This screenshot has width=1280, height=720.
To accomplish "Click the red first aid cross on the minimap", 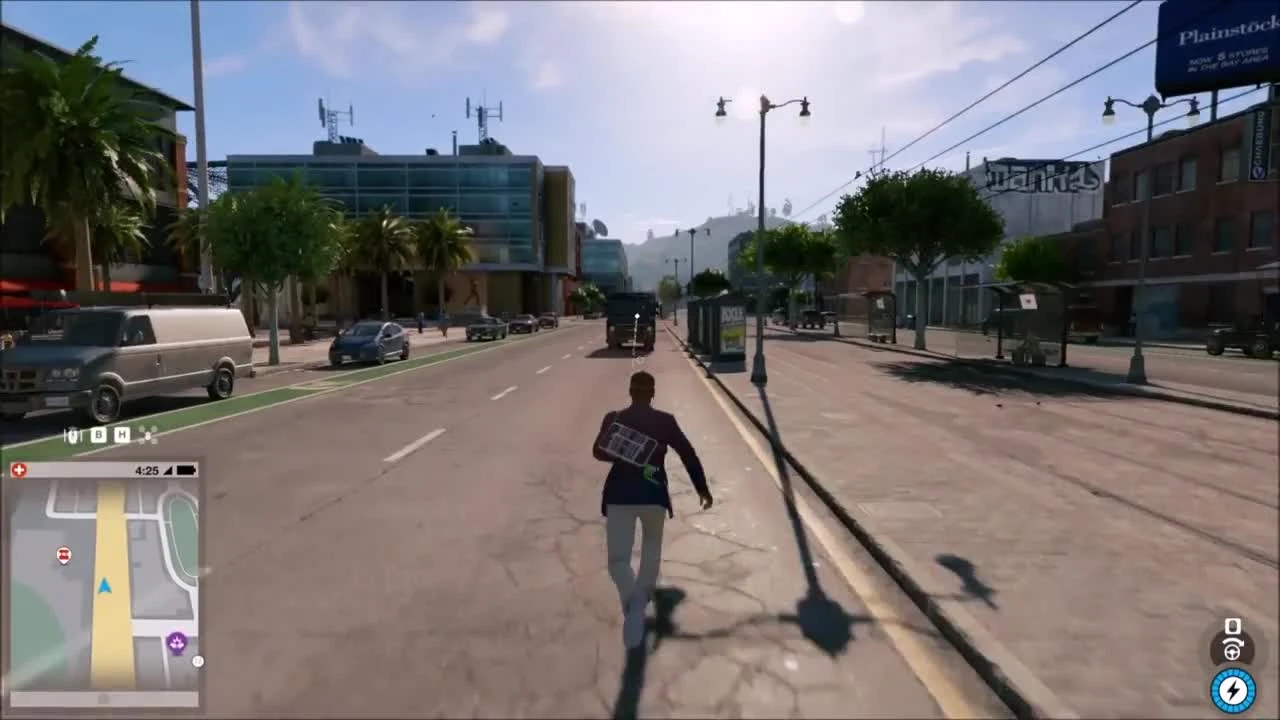I will tap(19, 469).
